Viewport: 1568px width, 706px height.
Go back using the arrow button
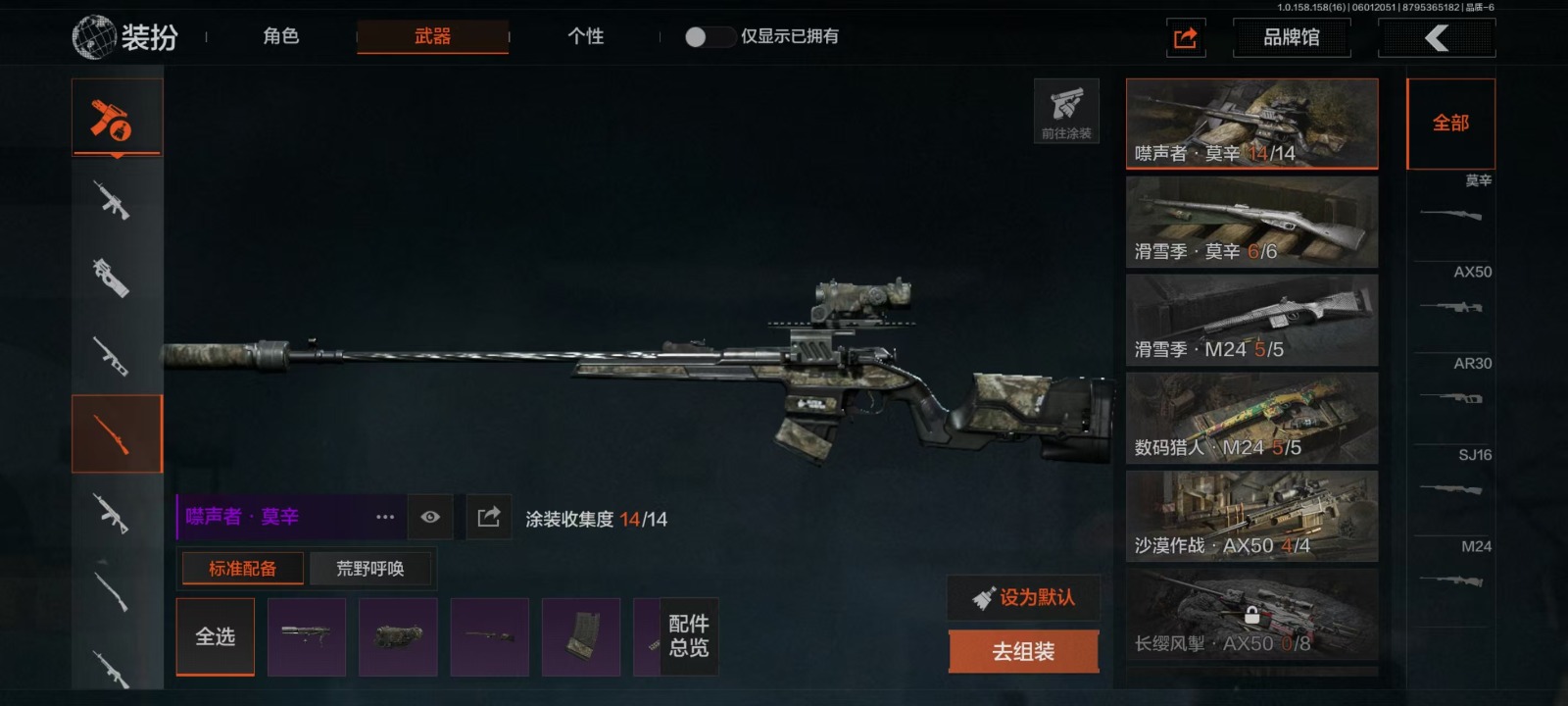tap(1437, 37)
